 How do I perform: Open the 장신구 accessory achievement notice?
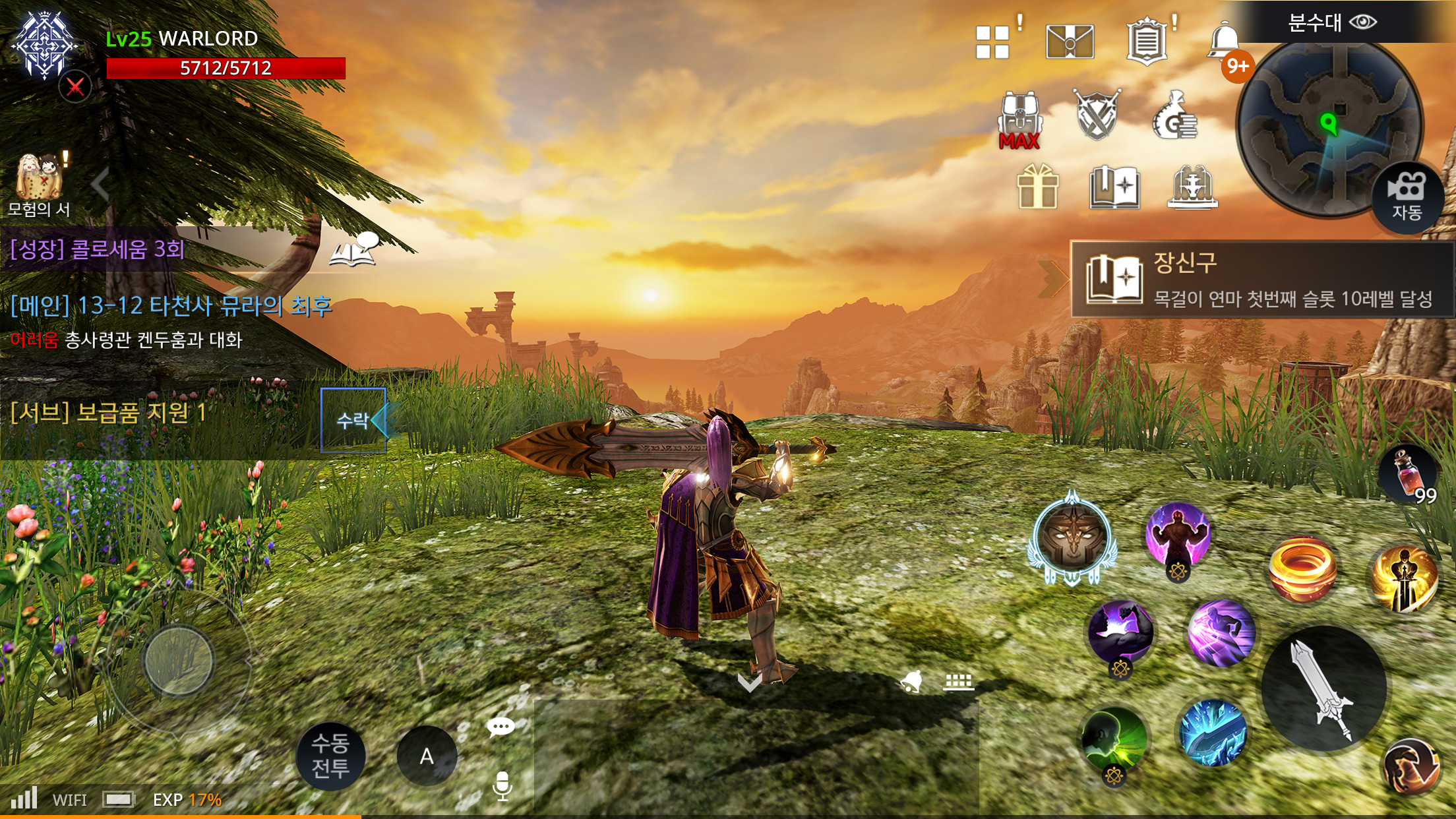pos(1261,280)
